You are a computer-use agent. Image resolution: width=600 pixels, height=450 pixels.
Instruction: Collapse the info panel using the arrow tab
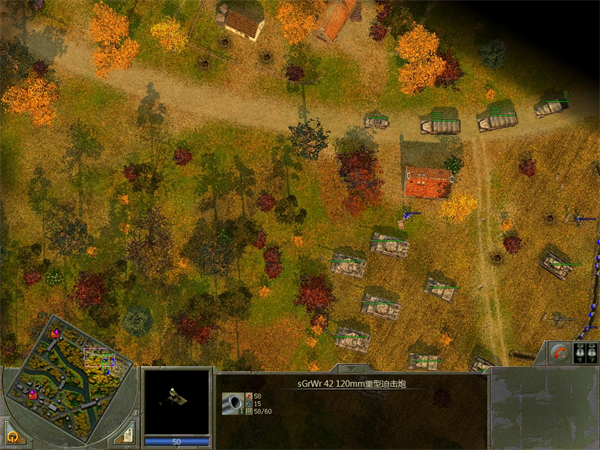pos(354,367)
